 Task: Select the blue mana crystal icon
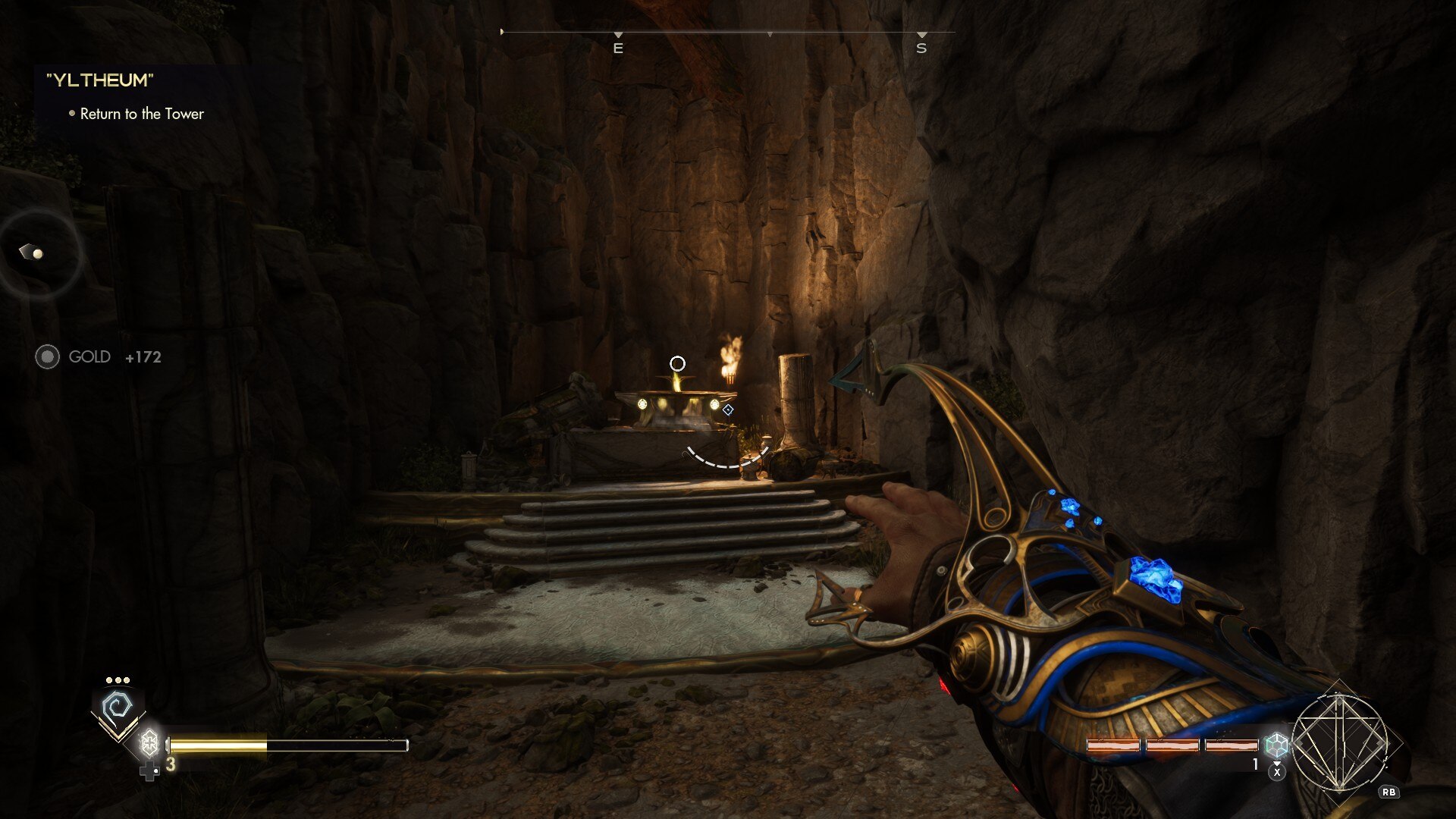point(1276,745)
